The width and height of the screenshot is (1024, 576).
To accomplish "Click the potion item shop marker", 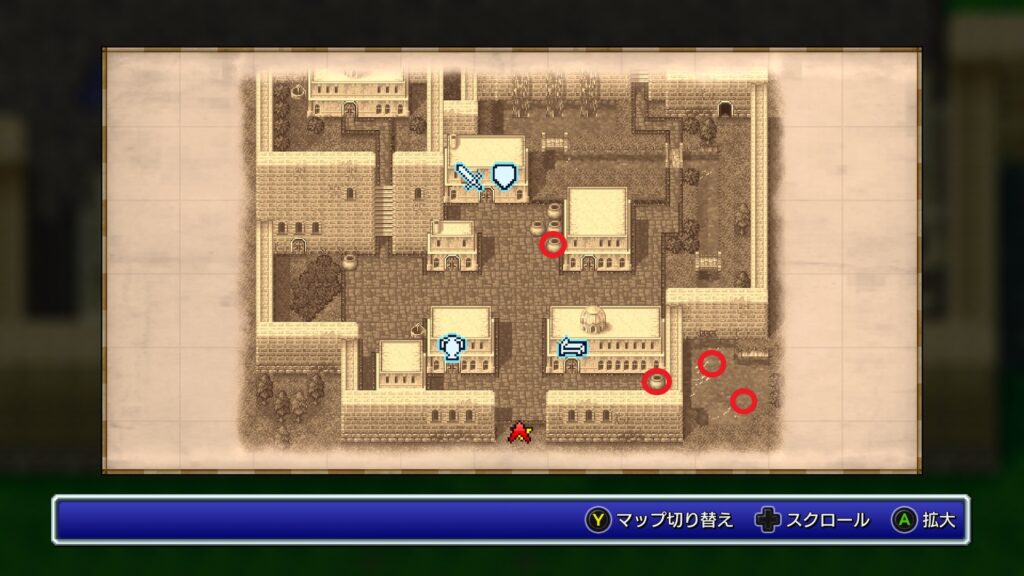I will 453,347.
